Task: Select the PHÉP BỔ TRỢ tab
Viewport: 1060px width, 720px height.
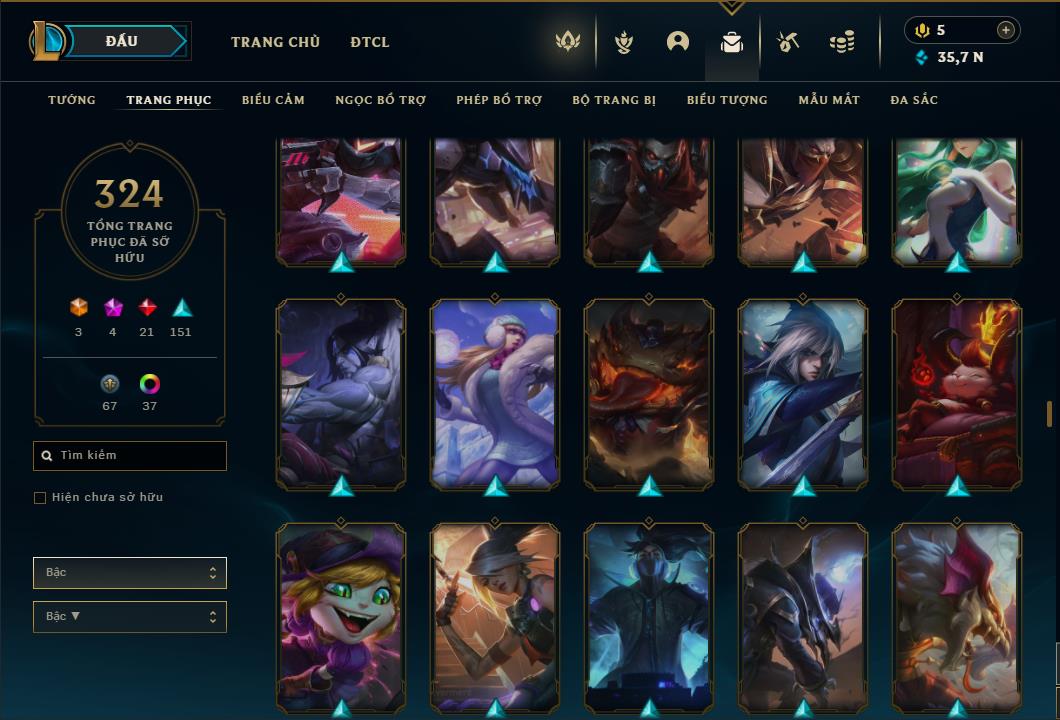Action: point(499,100)
